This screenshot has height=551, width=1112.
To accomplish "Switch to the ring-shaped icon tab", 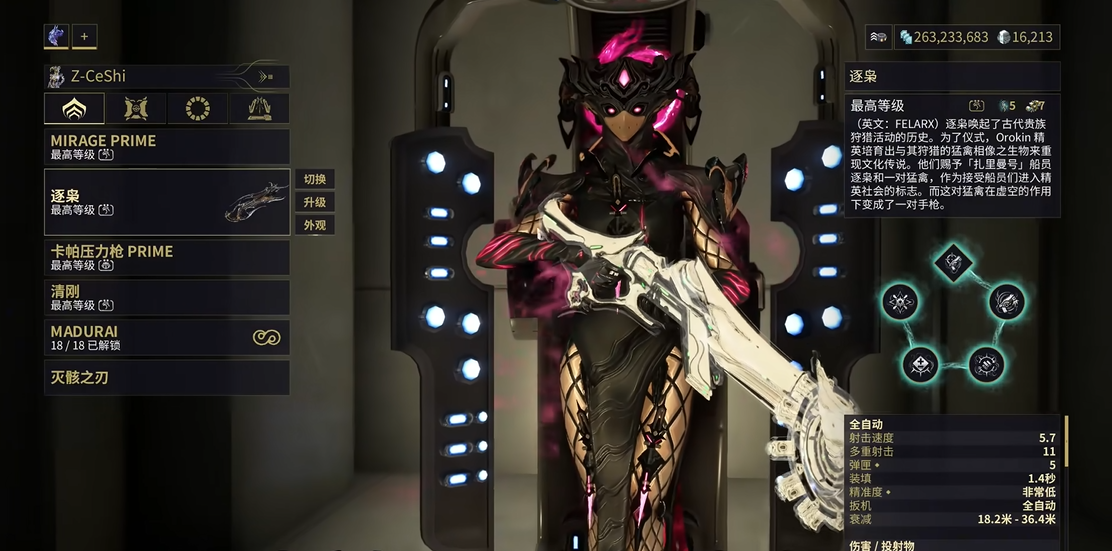I will (197, 108).
